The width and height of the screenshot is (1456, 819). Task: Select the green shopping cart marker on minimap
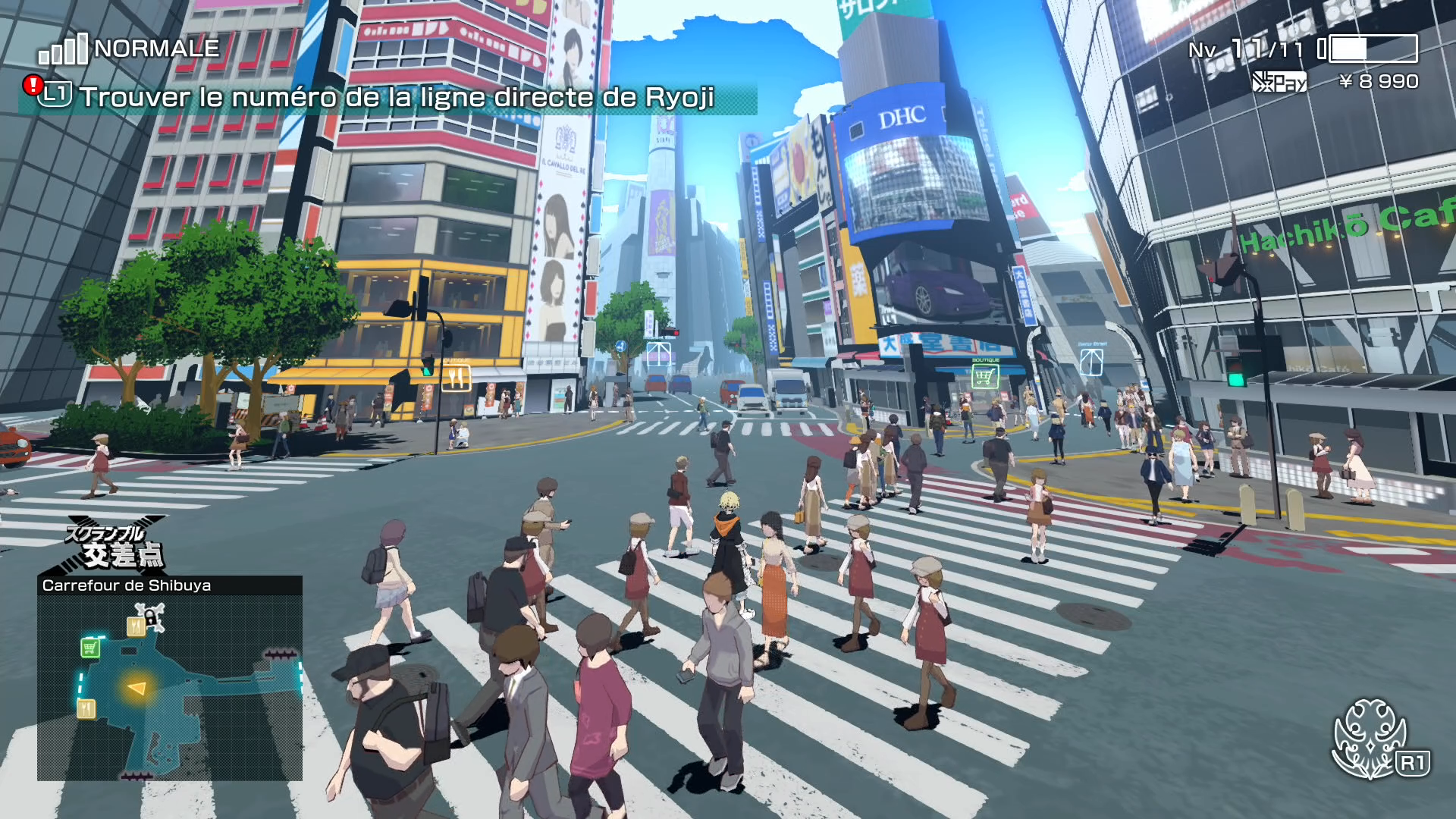(90, 648)
